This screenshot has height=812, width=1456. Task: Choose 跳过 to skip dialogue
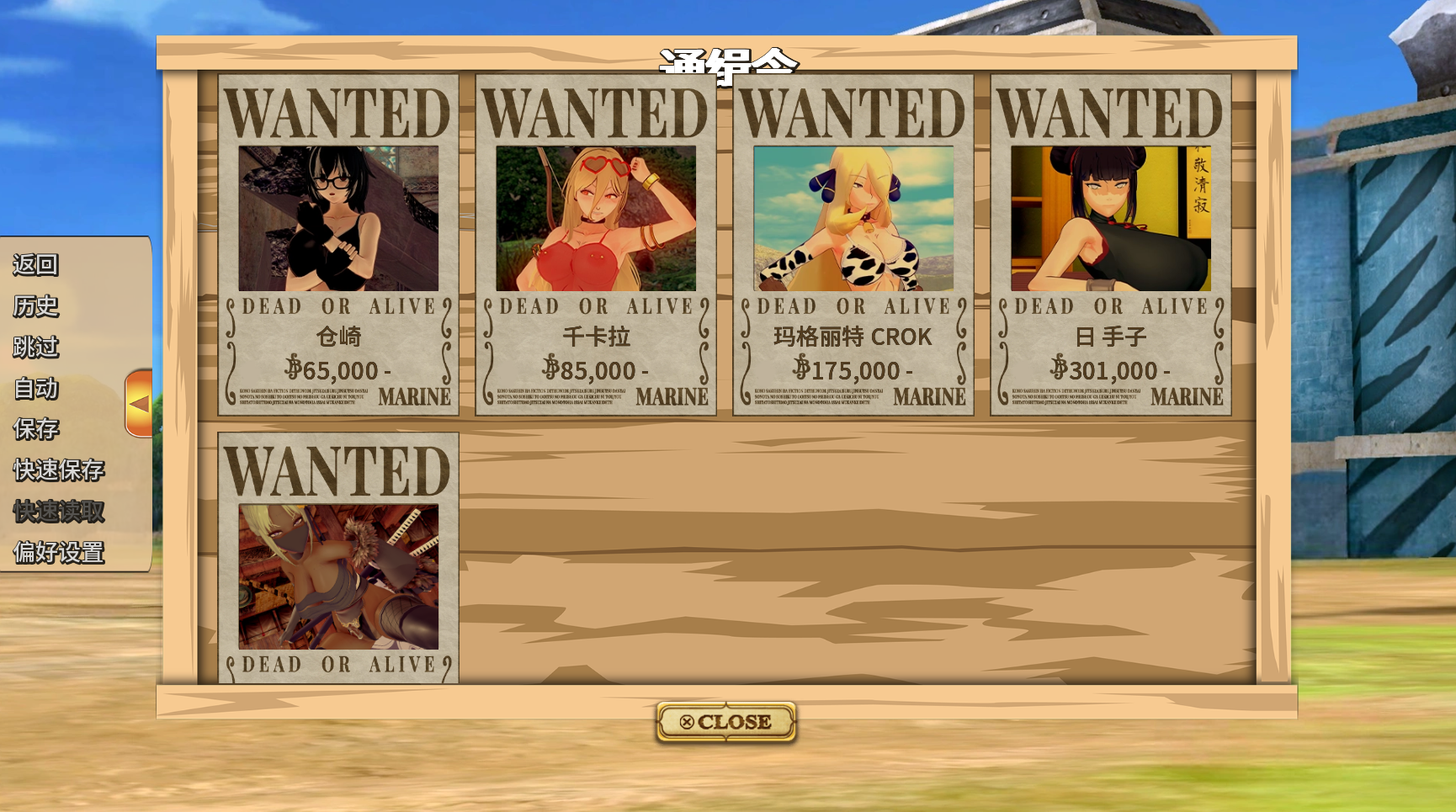35,347
